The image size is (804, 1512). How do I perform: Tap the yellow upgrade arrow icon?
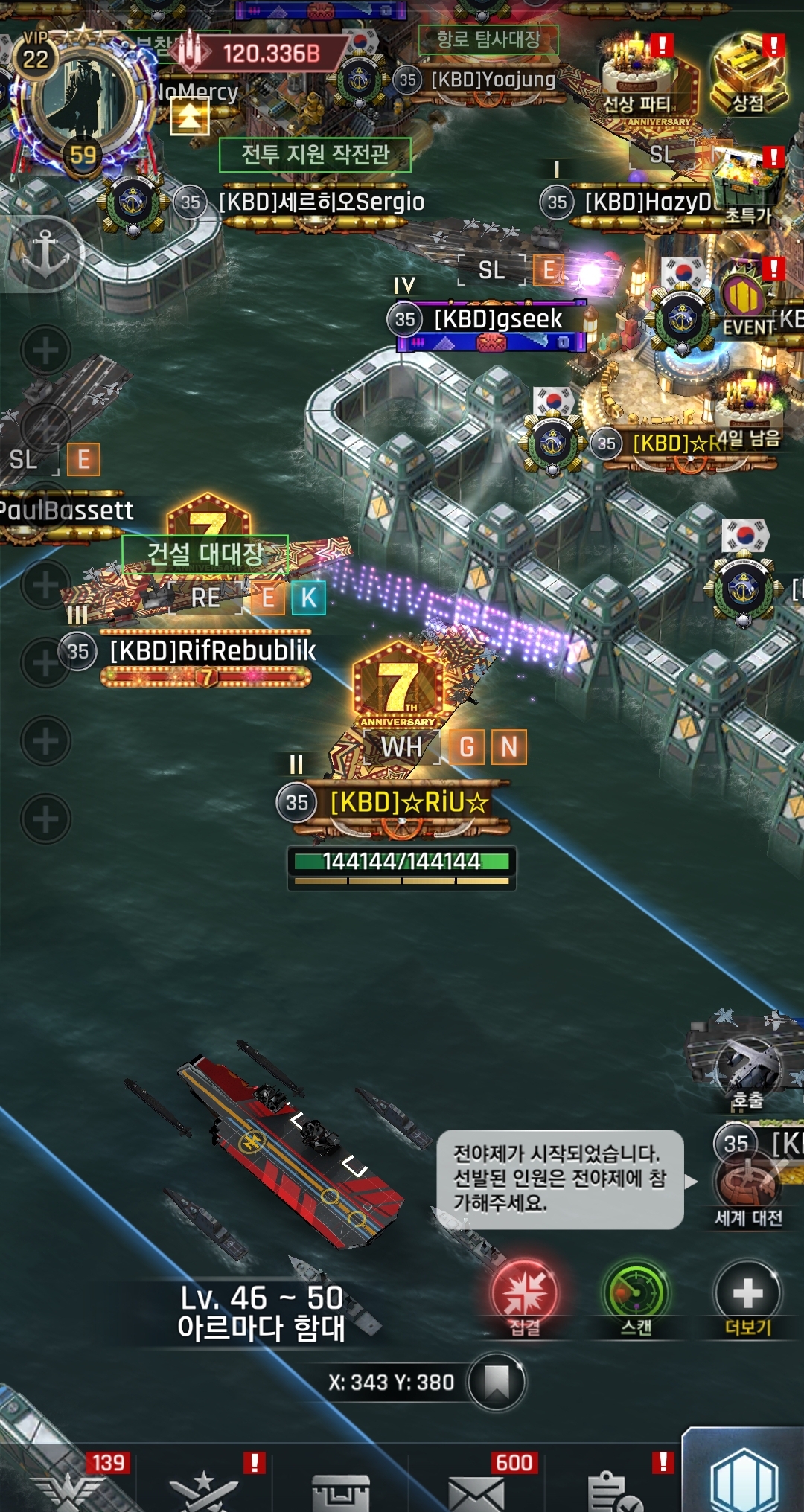tap(189, 117)
